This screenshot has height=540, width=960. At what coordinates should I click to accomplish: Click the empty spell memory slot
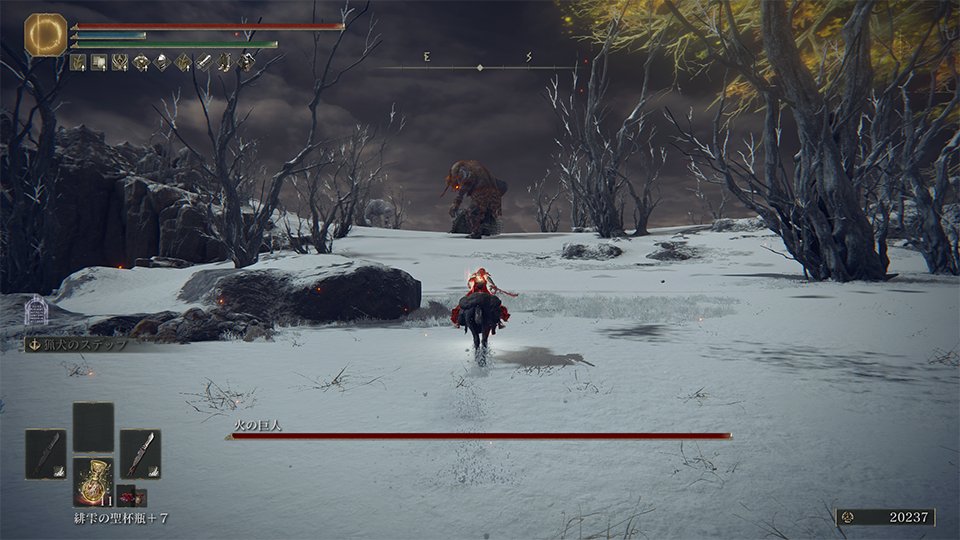93,427
